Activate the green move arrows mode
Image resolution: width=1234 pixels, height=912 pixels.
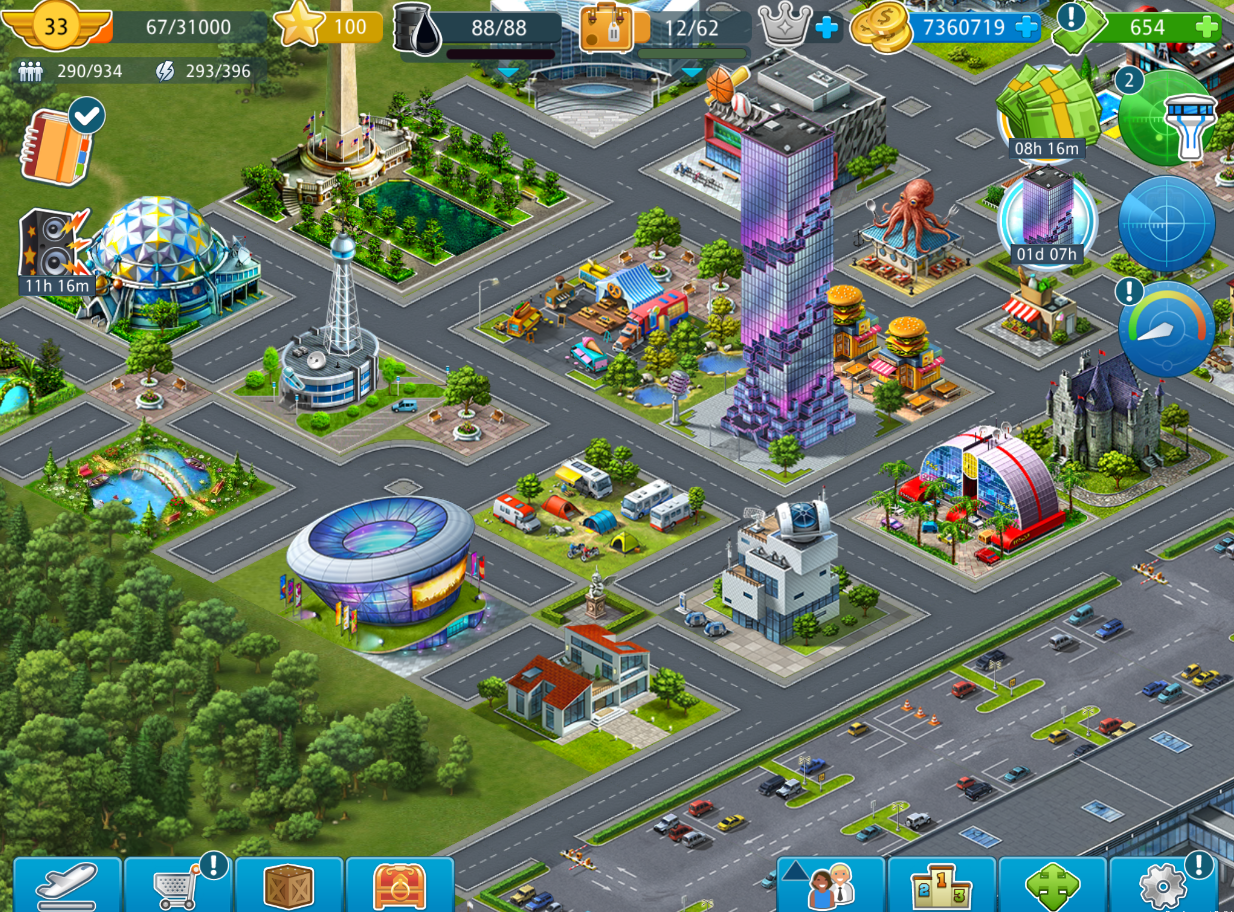coord(1053,885)
